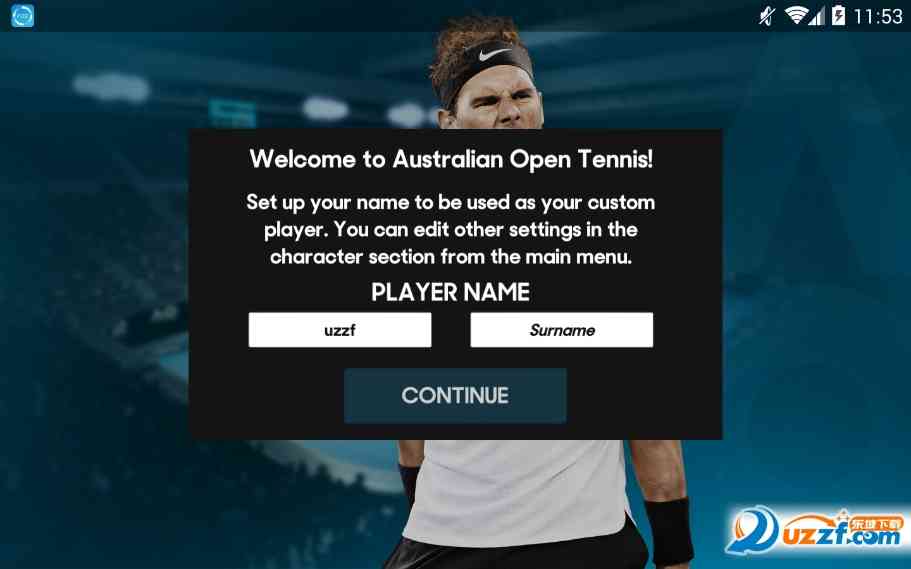Click the Continue button
Image resolution: width=911 pixels, height=569 pixels.
(x=455, y=395)
